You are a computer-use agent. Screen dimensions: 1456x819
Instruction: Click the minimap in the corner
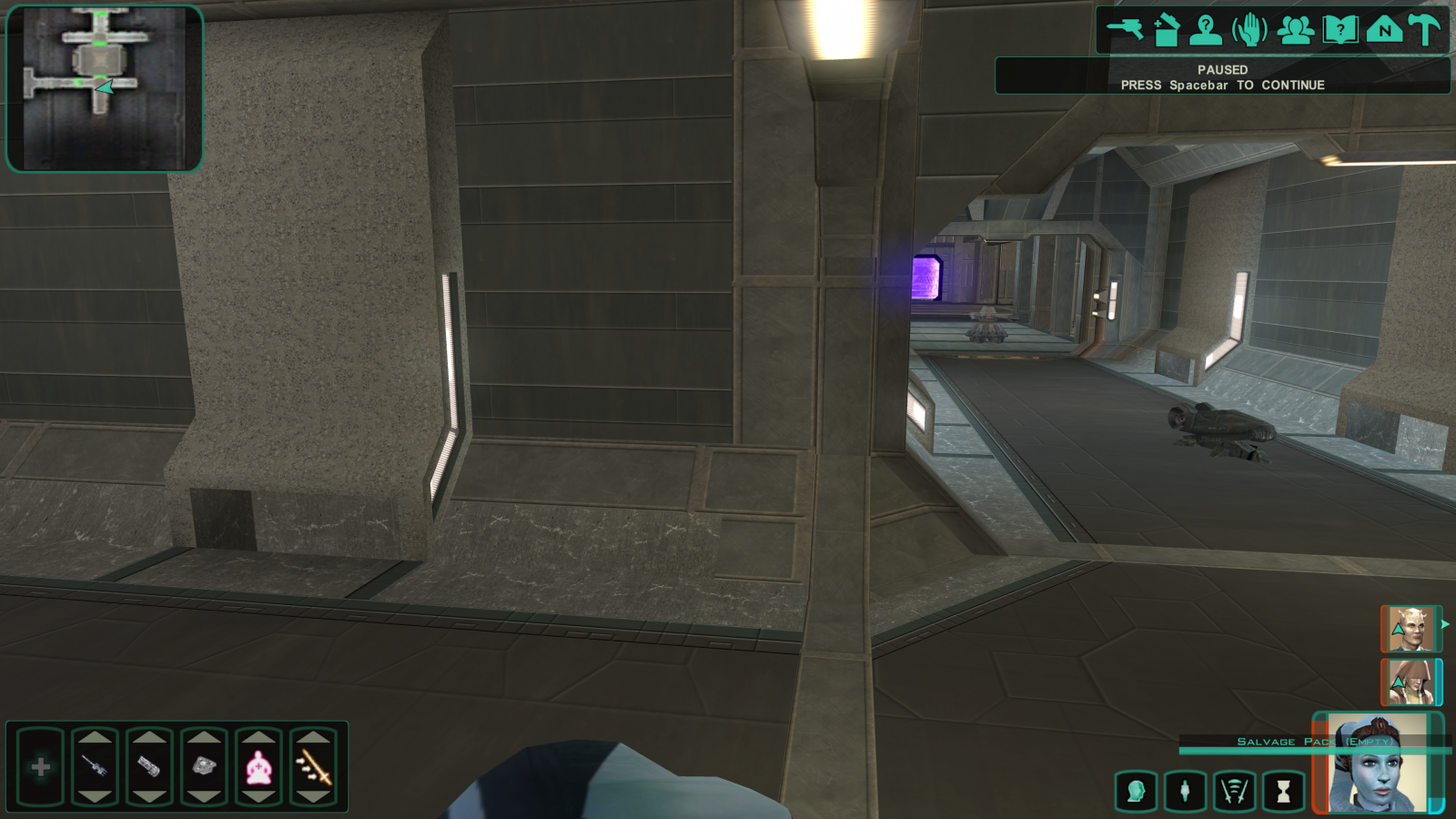105,88
